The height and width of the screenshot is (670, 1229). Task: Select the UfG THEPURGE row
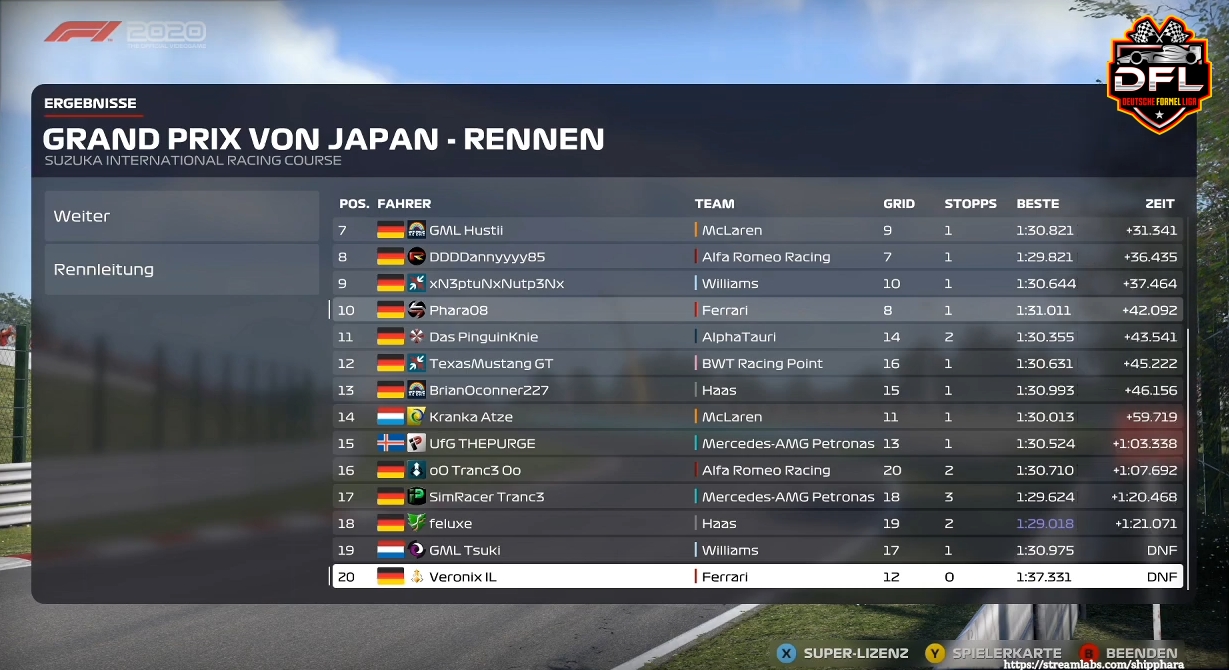(x=757, y=443)
